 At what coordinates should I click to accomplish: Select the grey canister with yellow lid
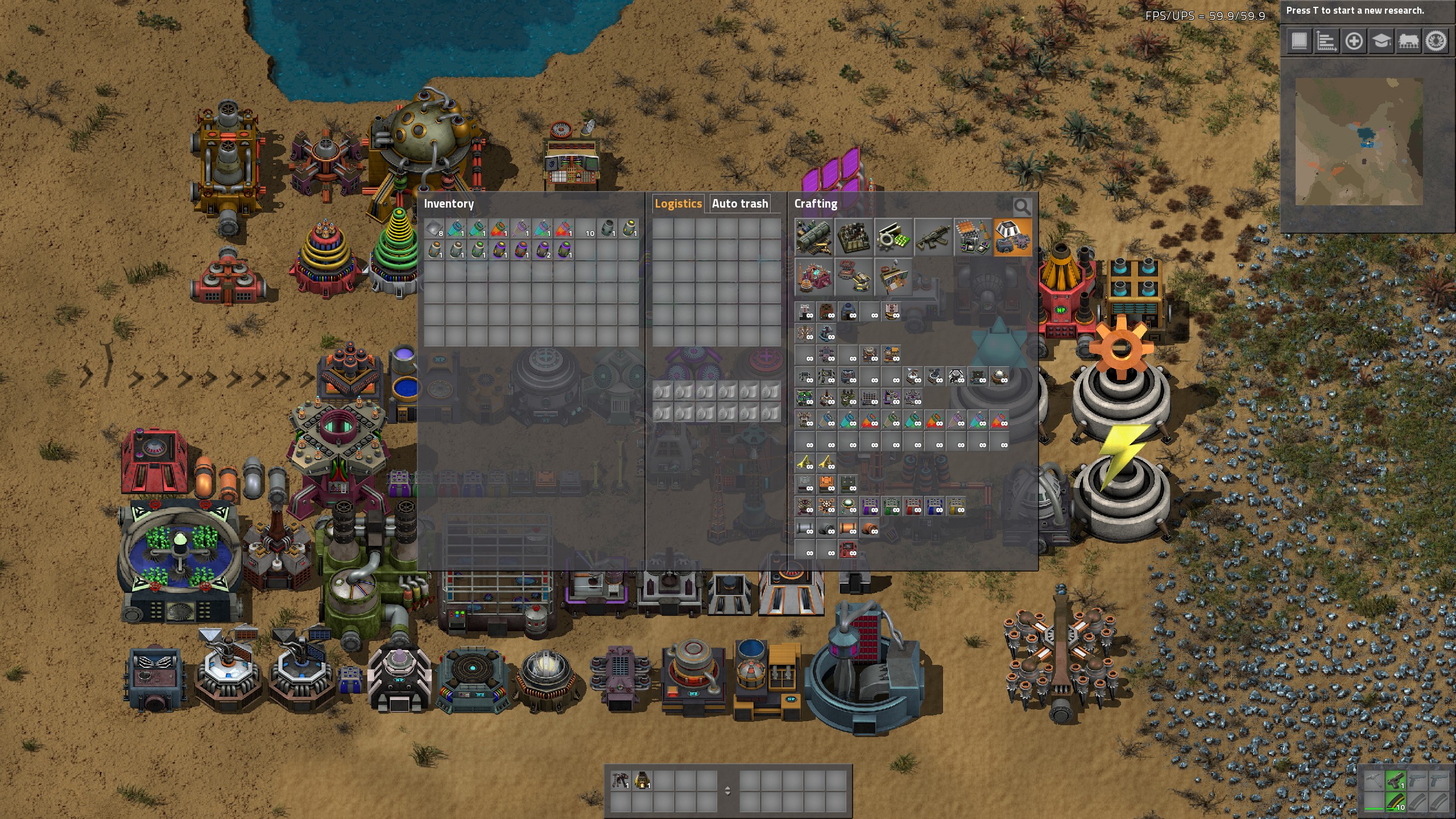(629, 229)
